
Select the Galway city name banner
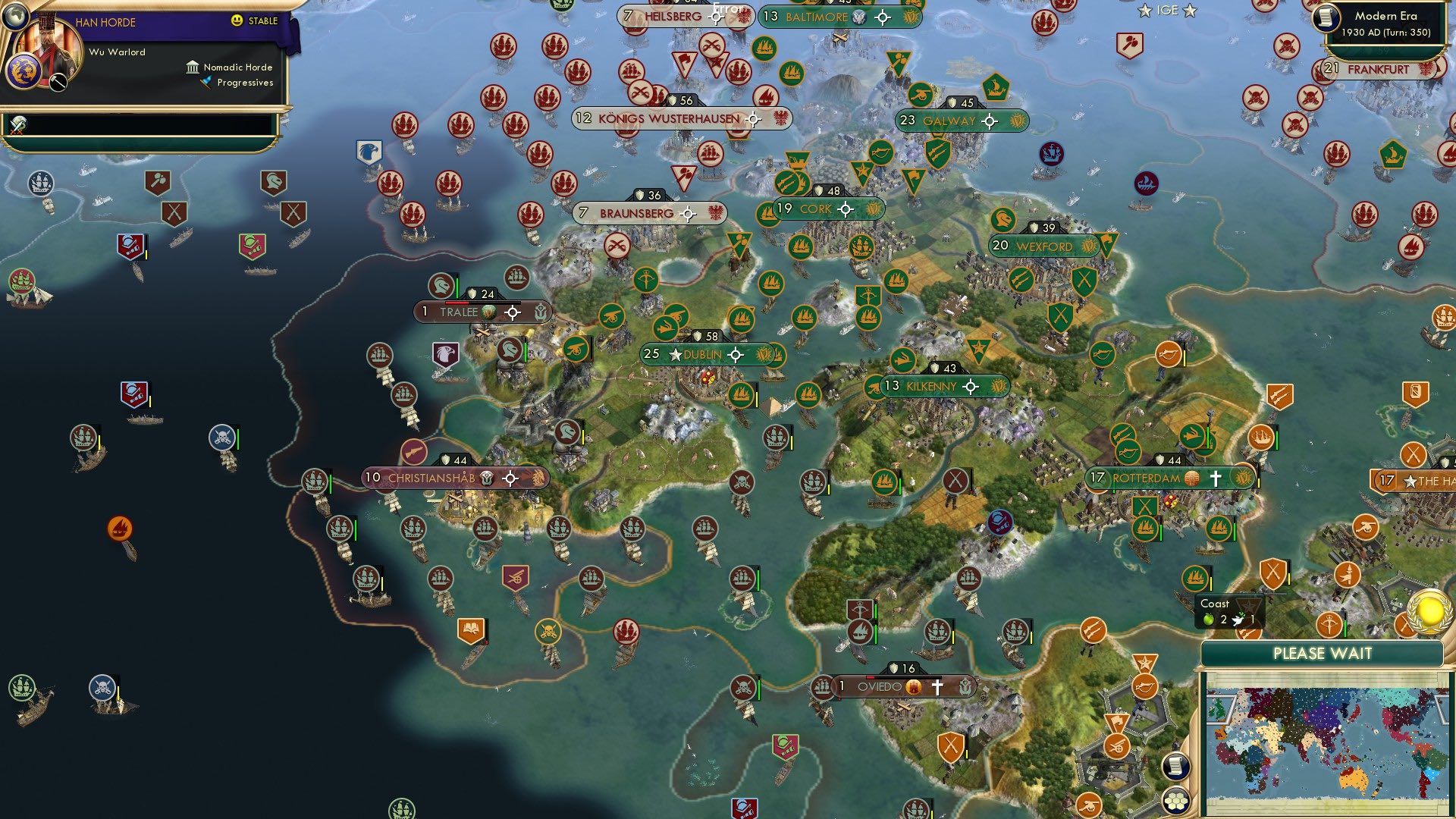click(949, 121)
